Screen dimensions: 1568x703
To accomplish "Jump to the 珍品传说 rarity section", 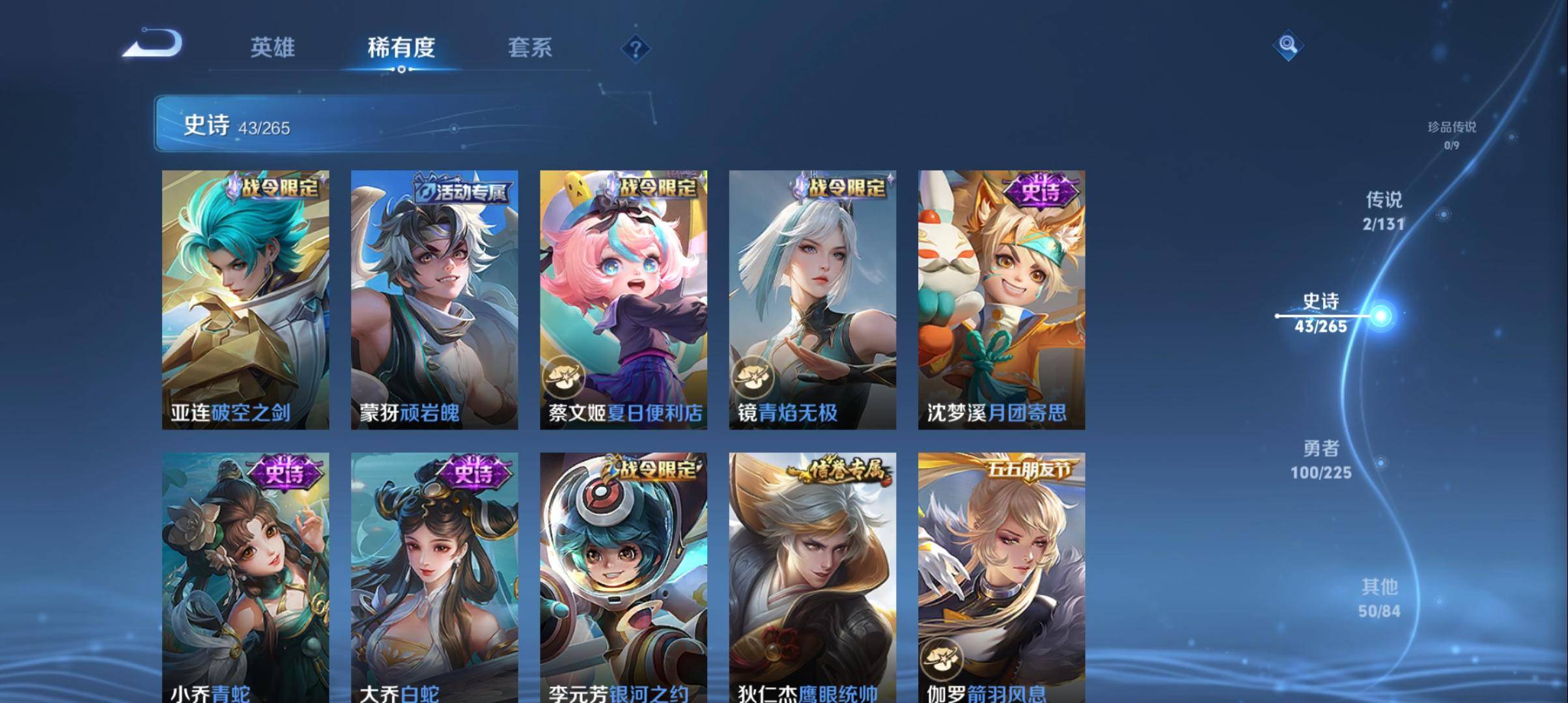I will [1451, 134].
